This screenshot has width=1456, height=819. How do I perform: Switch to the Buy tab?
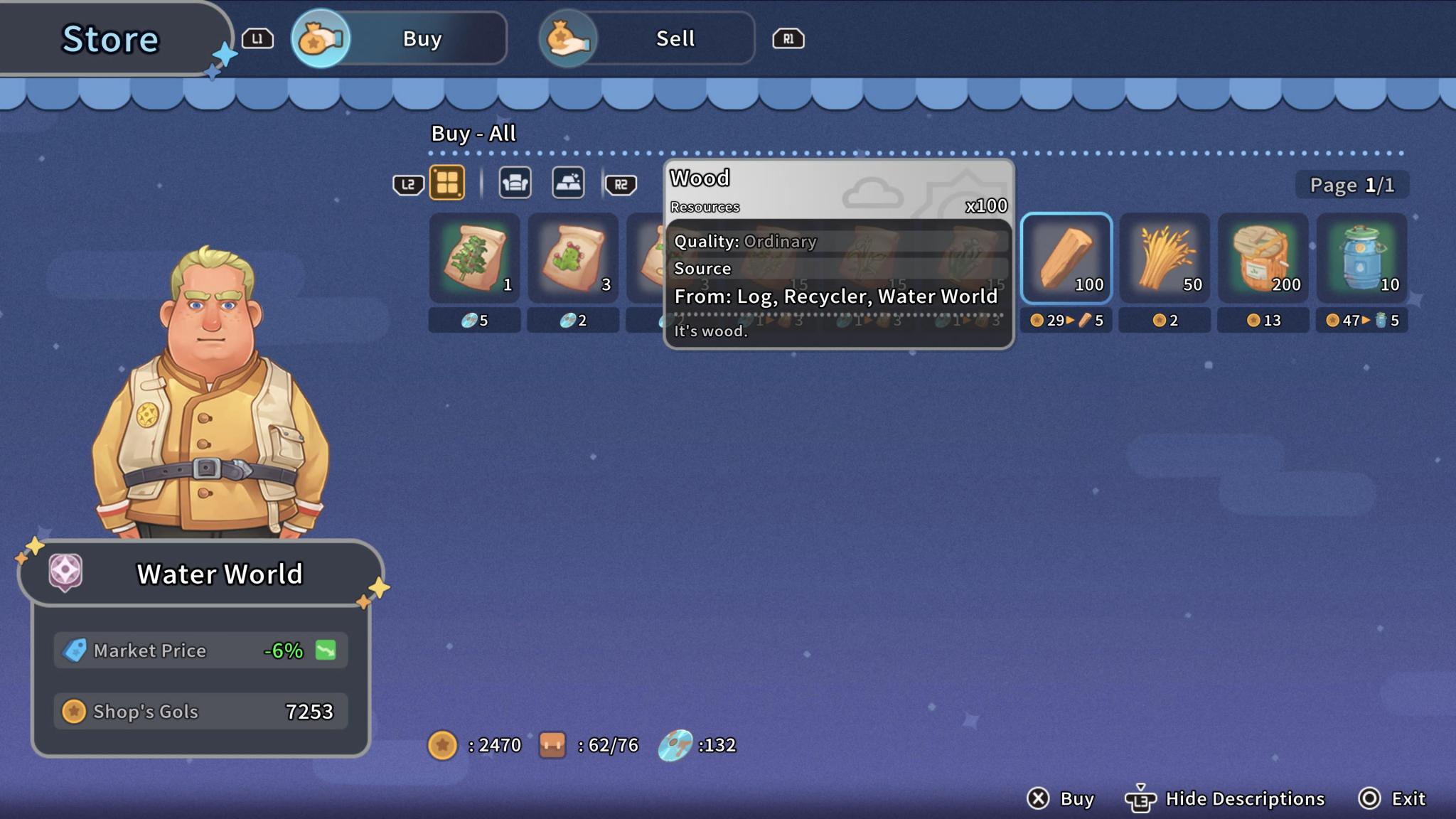[420, 38]
